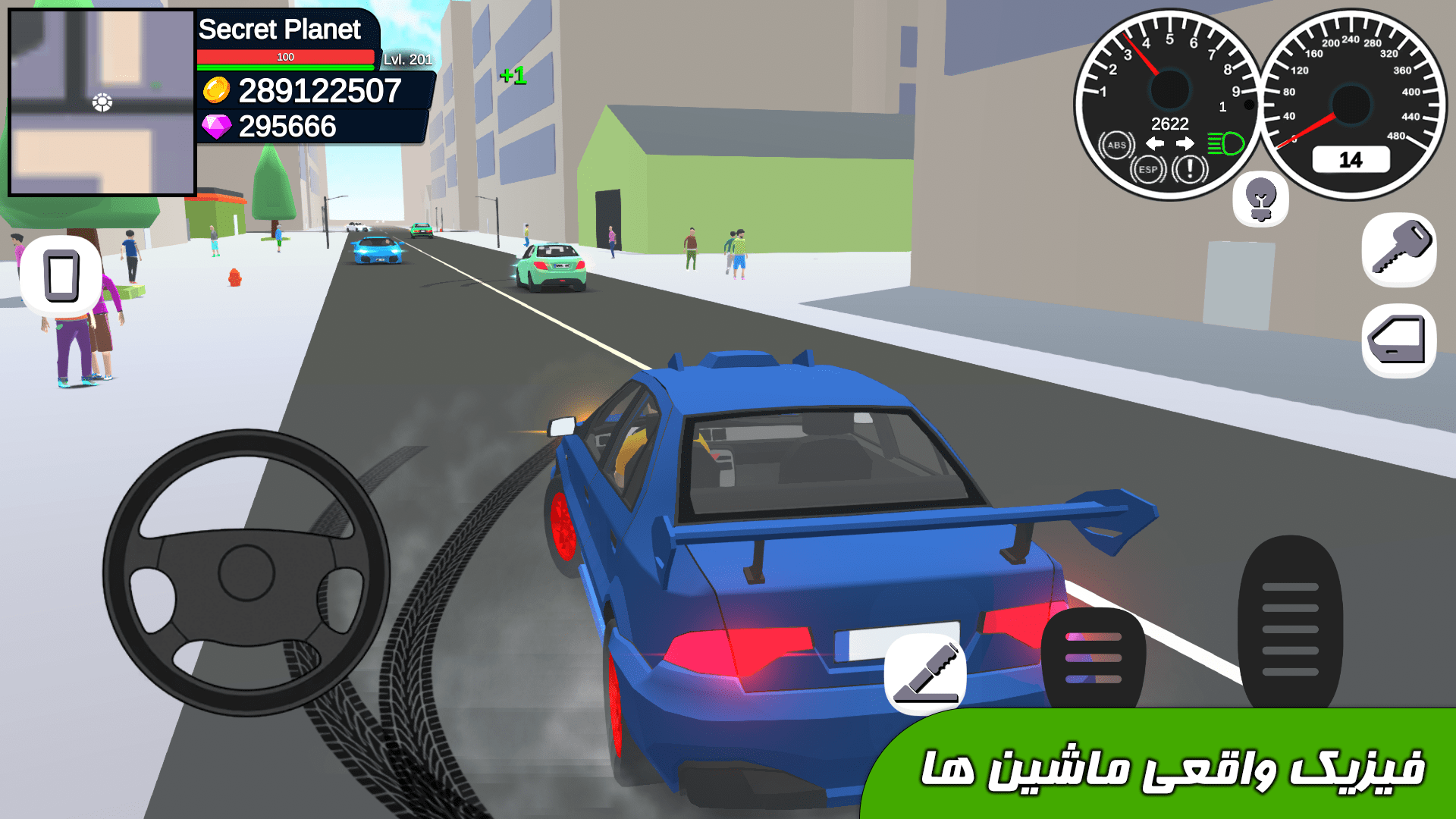Open the minimap in the top corner

pos(101,101)
